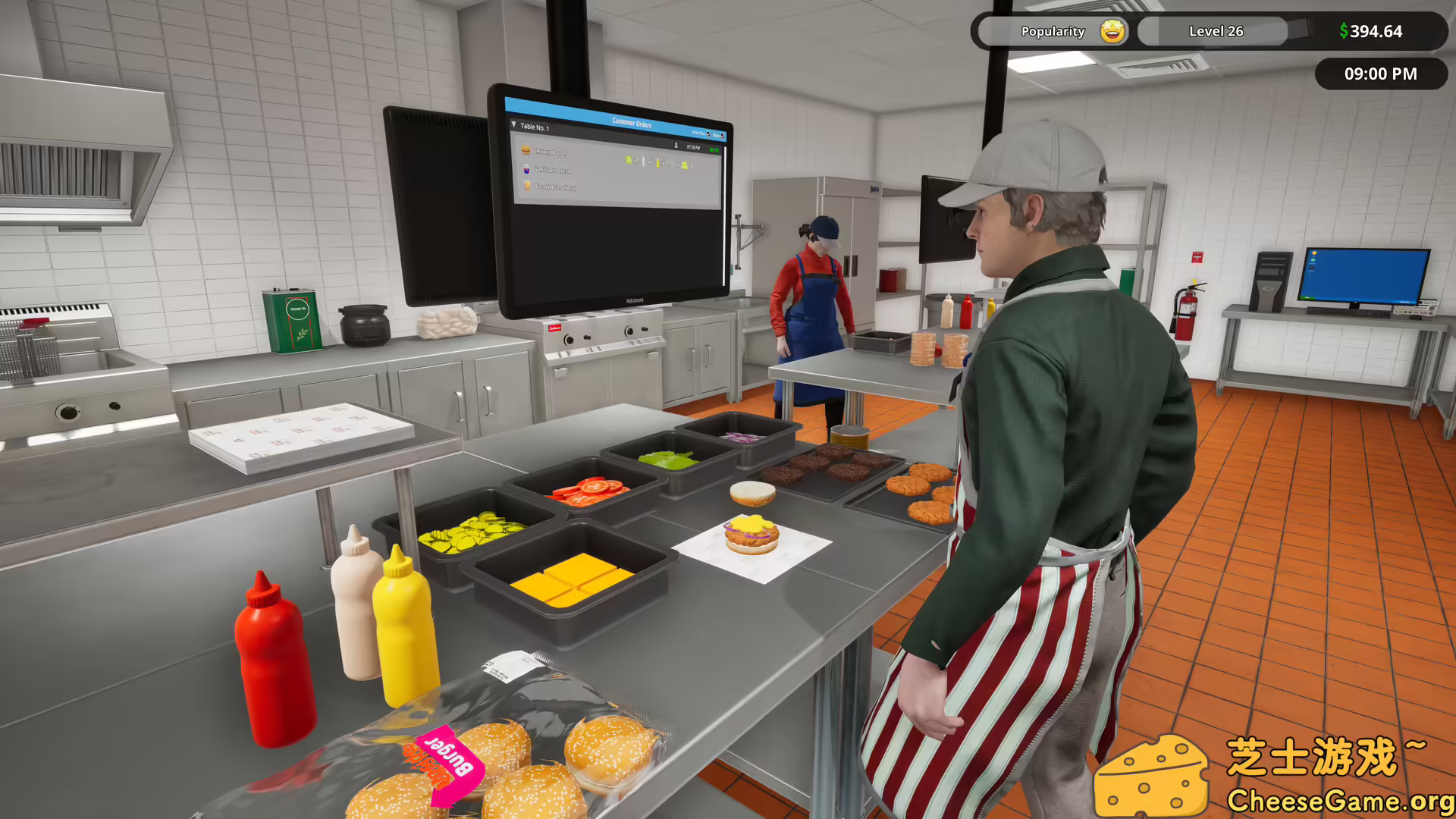
Task: Expand the order timer showing 01:58 PM
Action: click(693, 148)
